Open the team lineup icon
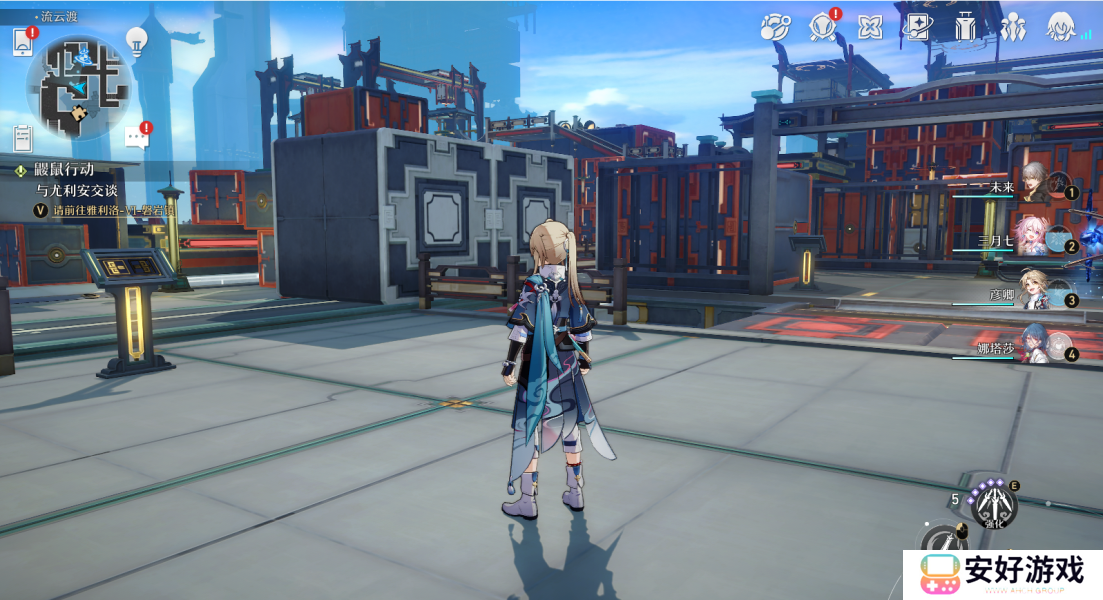1103x600 pixels. coord(1012,27)
